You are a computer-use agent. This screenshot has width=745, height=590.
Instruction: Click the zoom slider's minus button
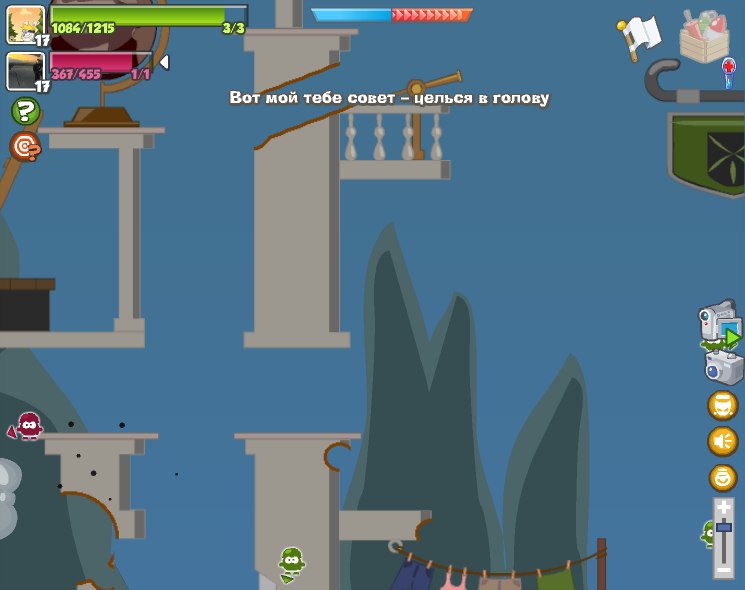(723, 566)
